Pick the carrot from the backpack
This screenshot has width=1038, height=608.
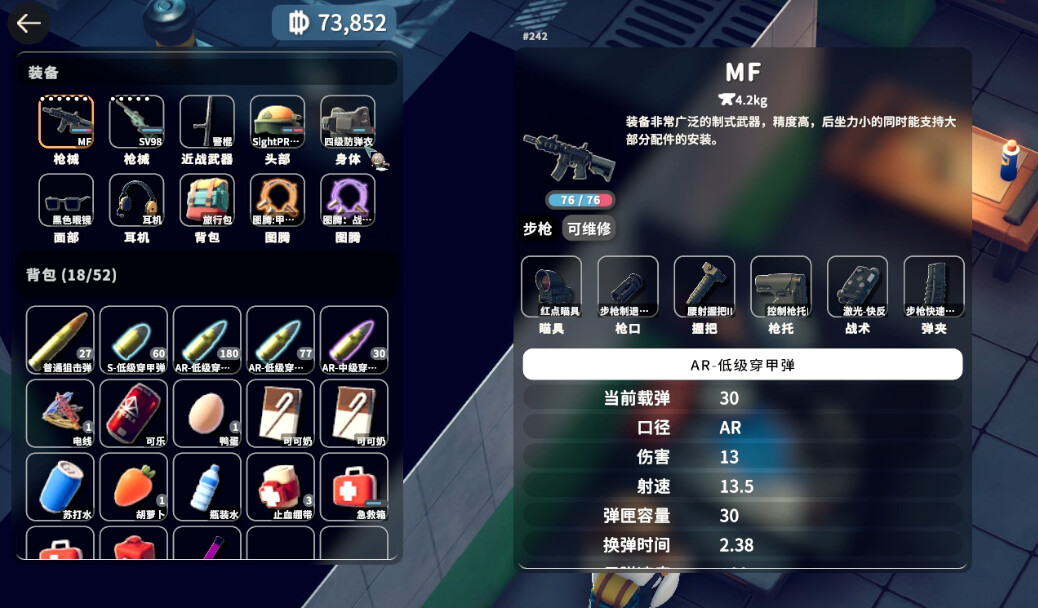click(134, 487)
